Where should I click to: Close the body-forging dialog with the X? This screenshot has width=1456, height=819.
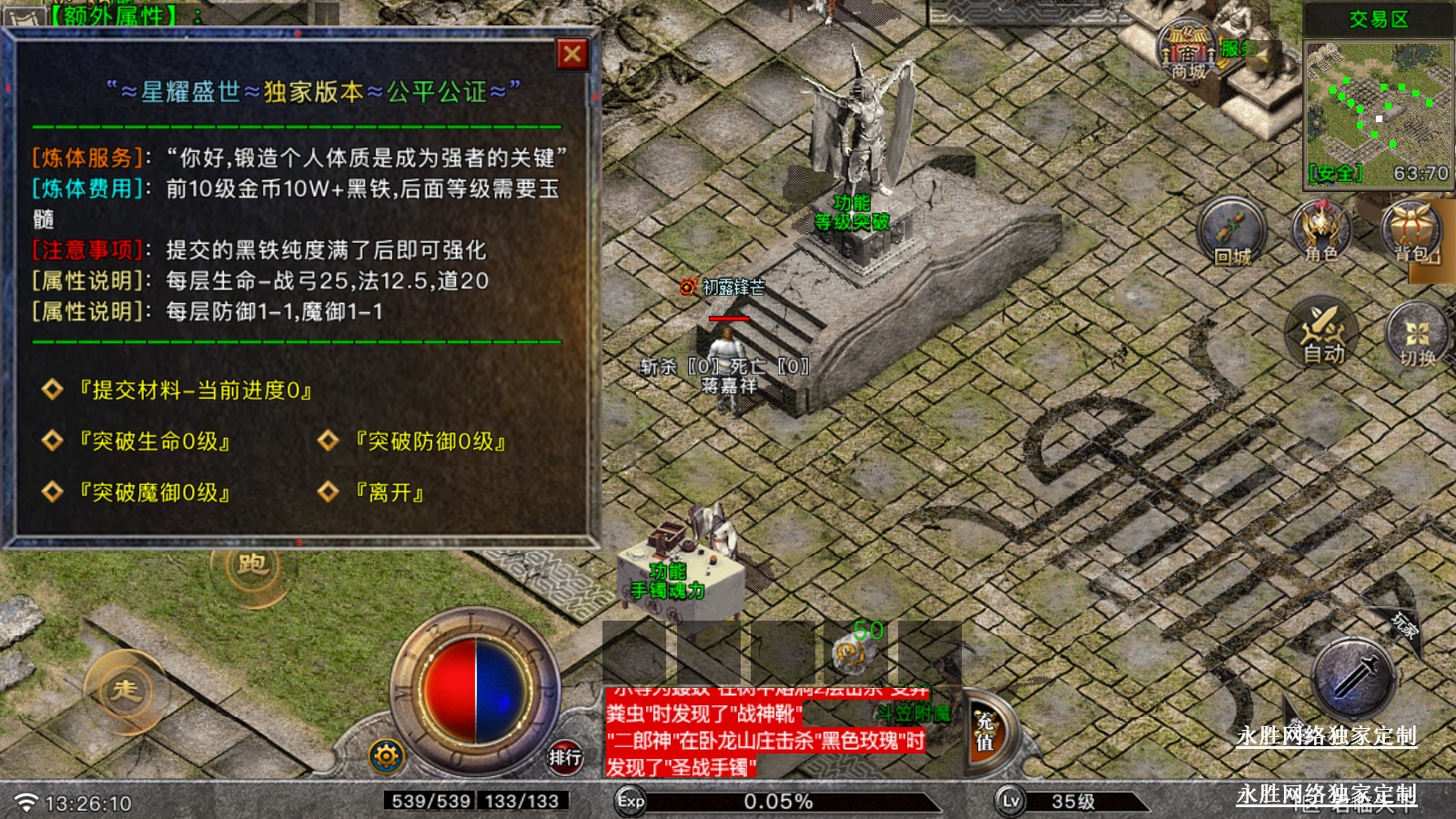pyautogui.click(x=572, y=55)
